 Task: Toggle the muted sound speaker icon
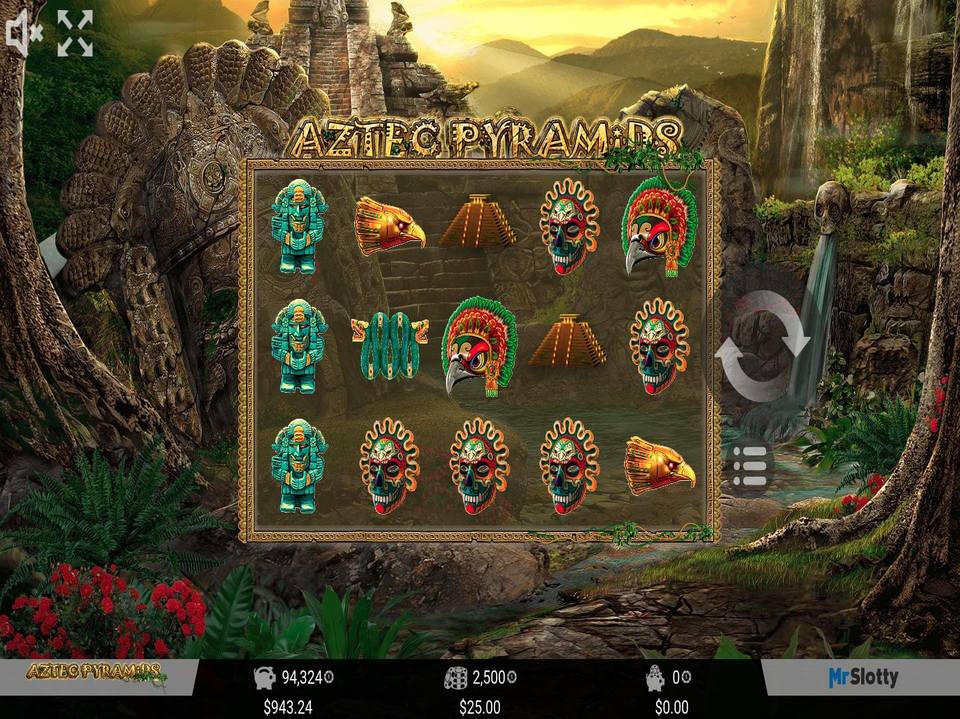[x=23, y=34]
